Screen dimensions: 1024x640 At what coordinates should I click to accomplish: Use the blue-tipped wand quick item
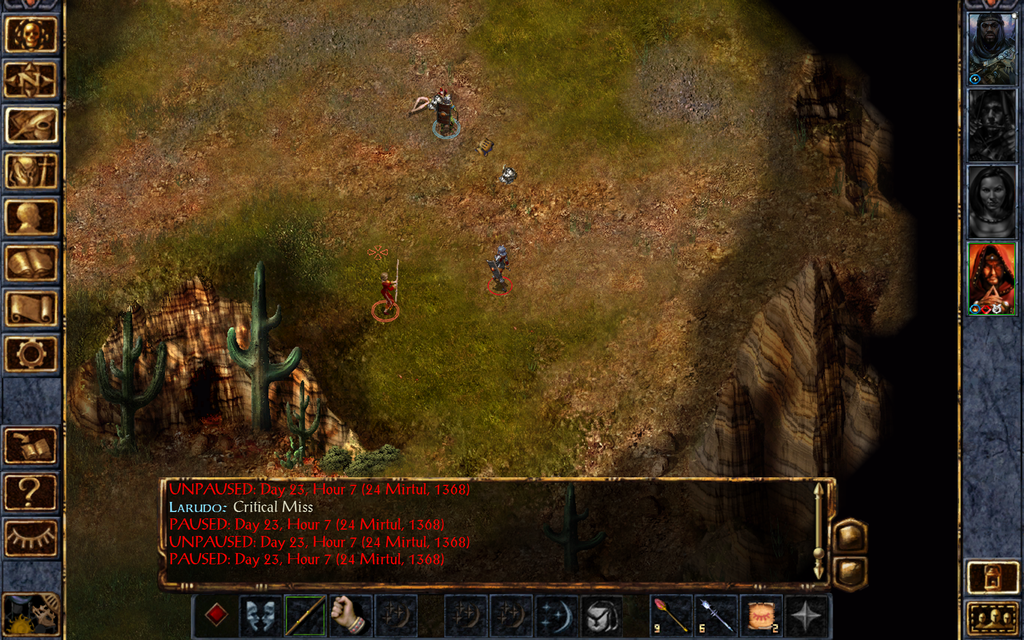716,615
